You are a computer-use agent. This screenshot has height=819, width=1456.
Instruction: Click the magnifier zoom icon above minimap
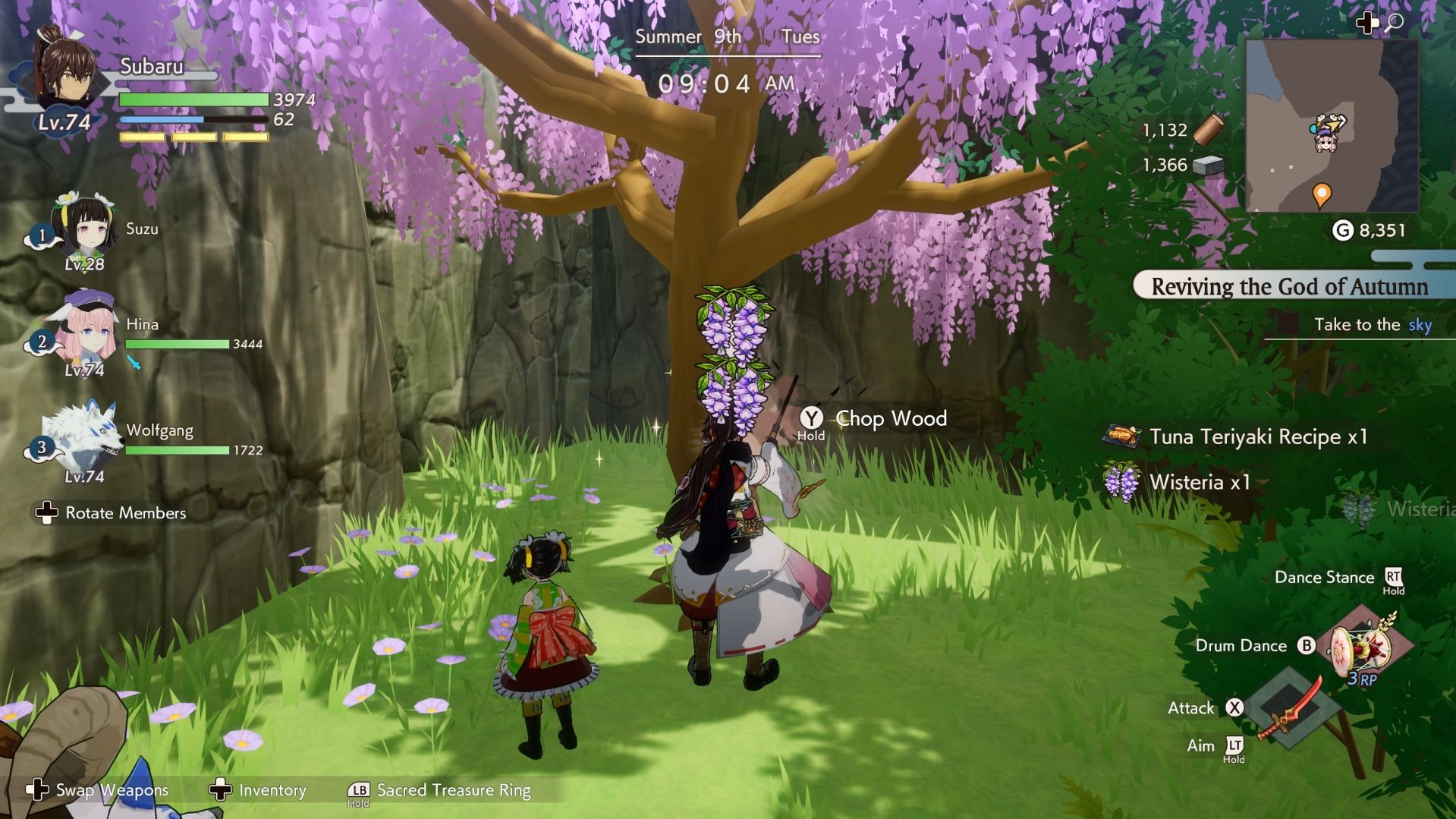click(1394, 23)
